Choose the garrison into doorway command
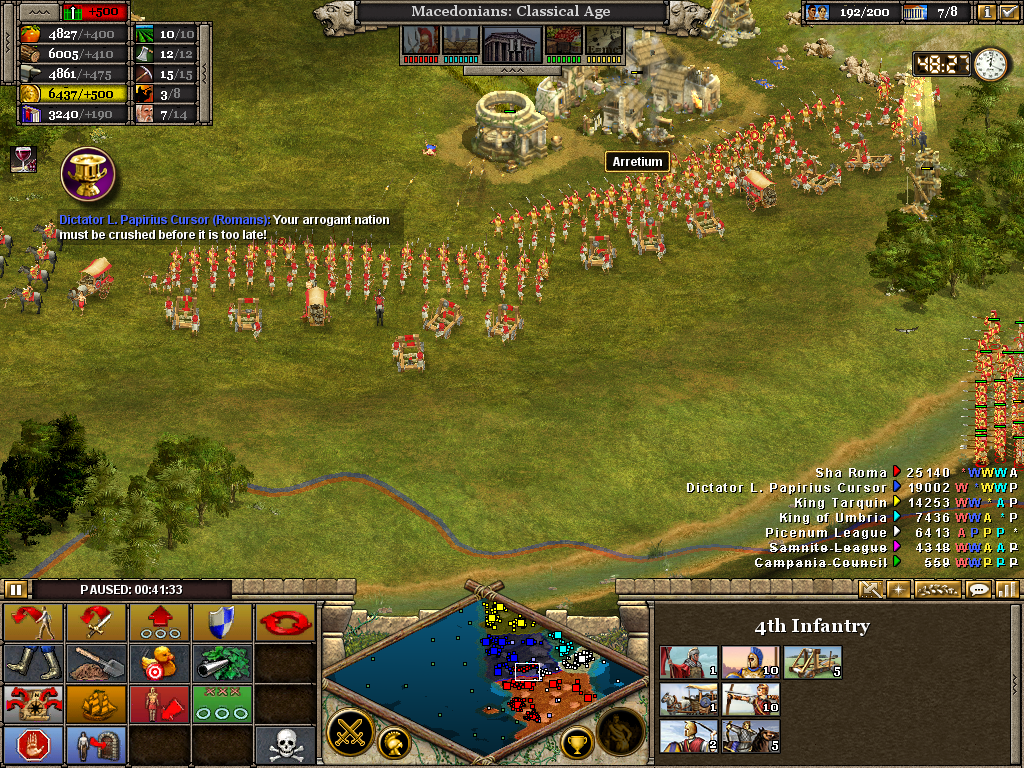This screenshot has width=1024, height=768. pos(97,742)
